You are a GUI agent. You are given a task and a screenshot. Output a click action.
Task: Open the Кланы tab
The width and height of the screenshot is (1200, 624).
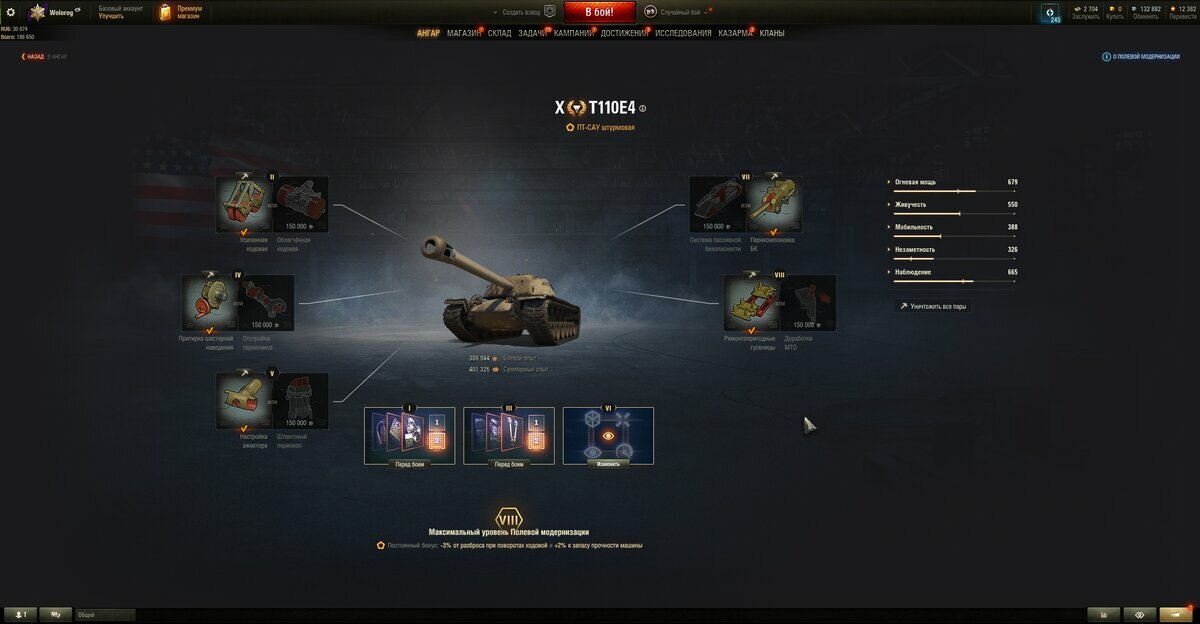coord(771,33)
